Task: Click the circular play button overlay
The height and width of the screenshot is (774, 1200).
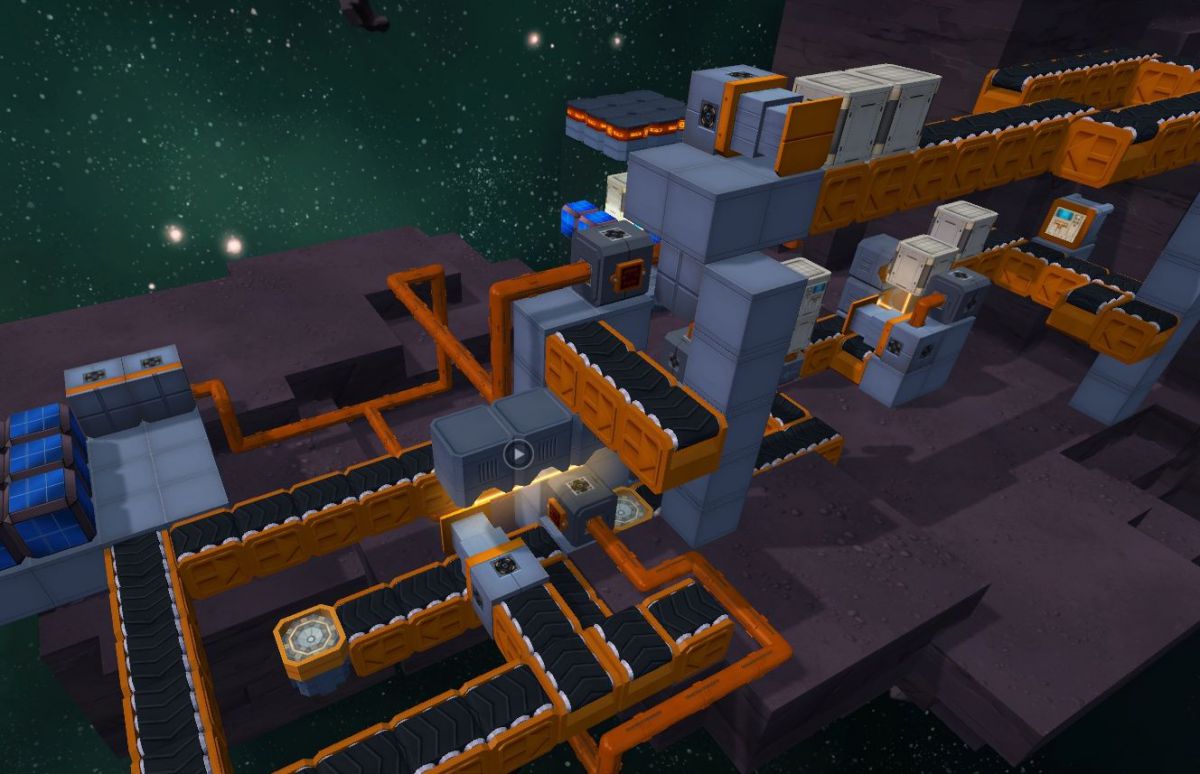Action: (x=517, y=455)
